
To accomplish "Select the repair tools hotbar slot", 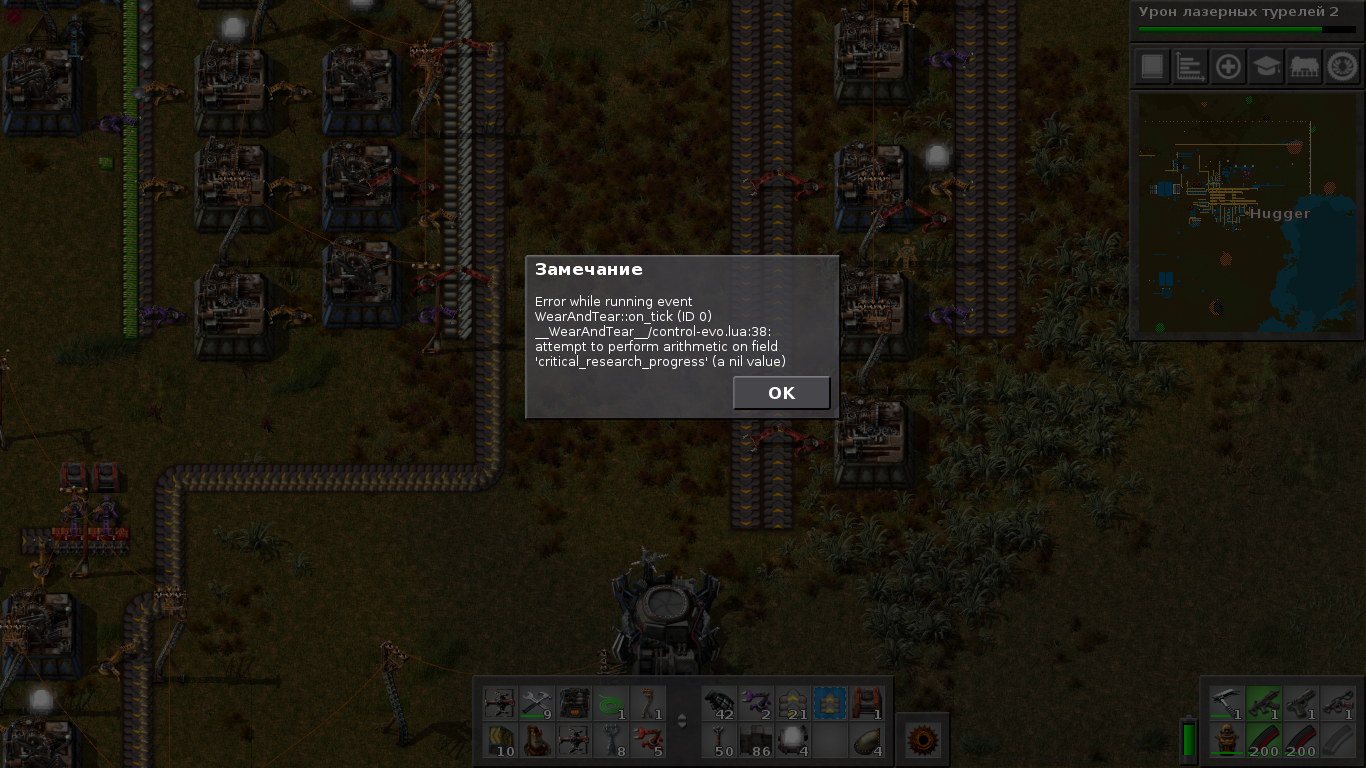I will 536,704.
